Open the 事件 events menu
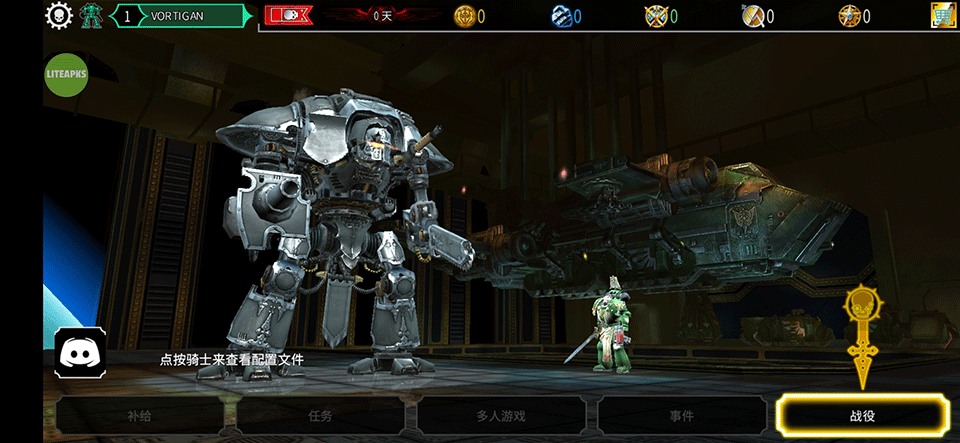The image size is (960, 443). [682, 415]
